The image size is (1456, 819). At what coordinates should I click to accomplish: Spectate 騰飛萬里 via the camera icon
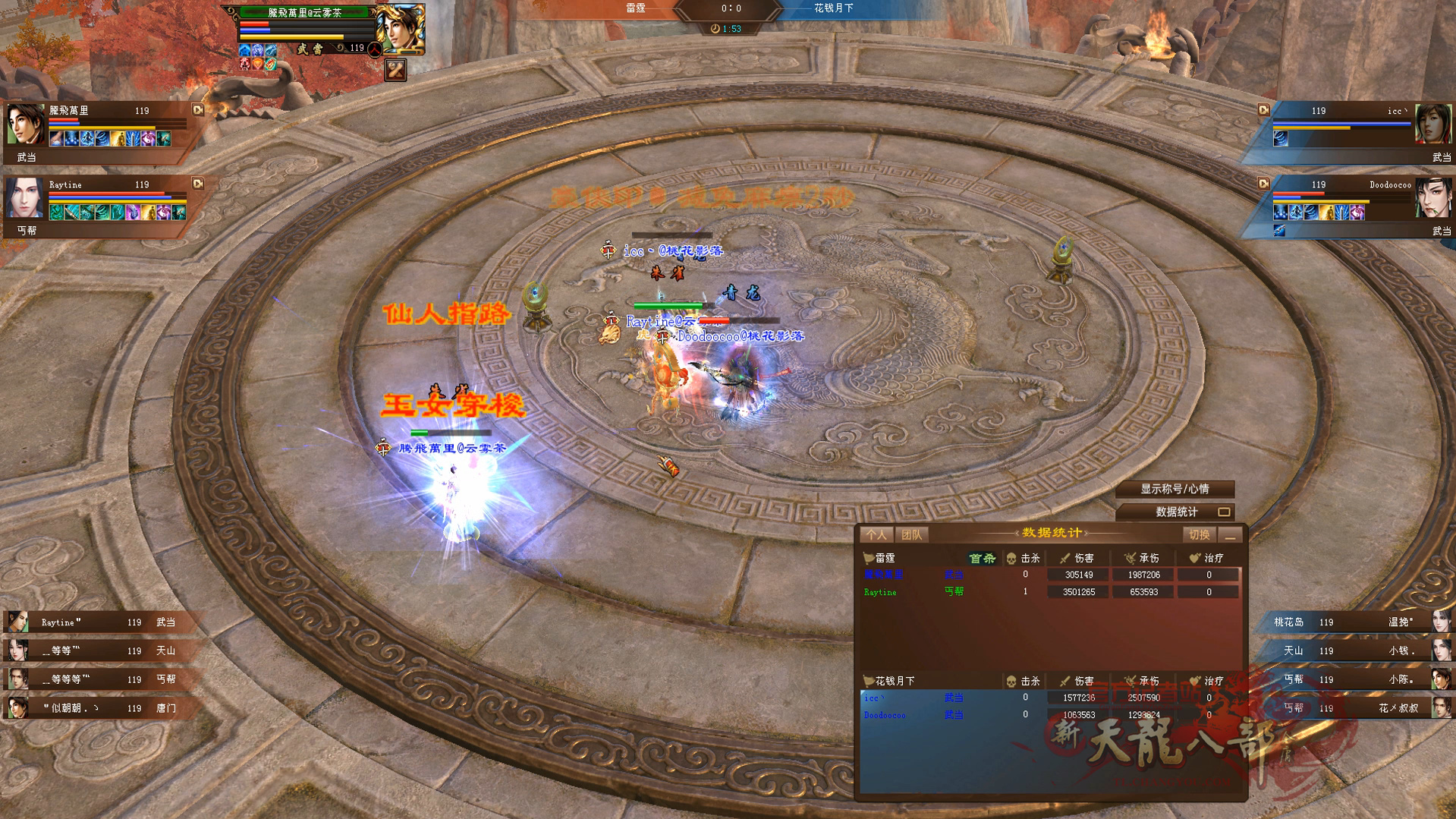click(x=198, y=110)
